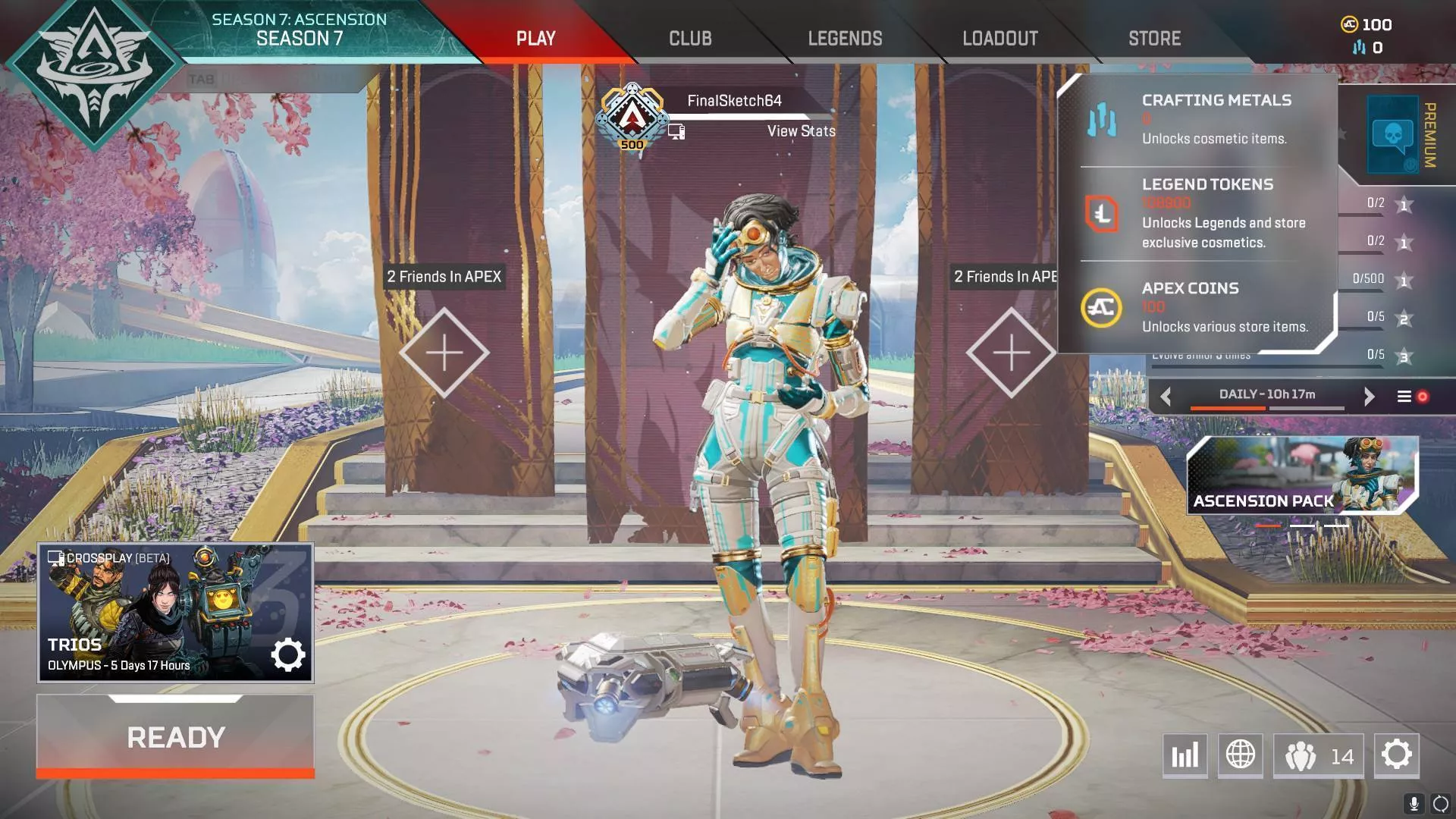View Stats for FinalSketch64
This screenshot has height=819, width=1456.
pos(801,131)
